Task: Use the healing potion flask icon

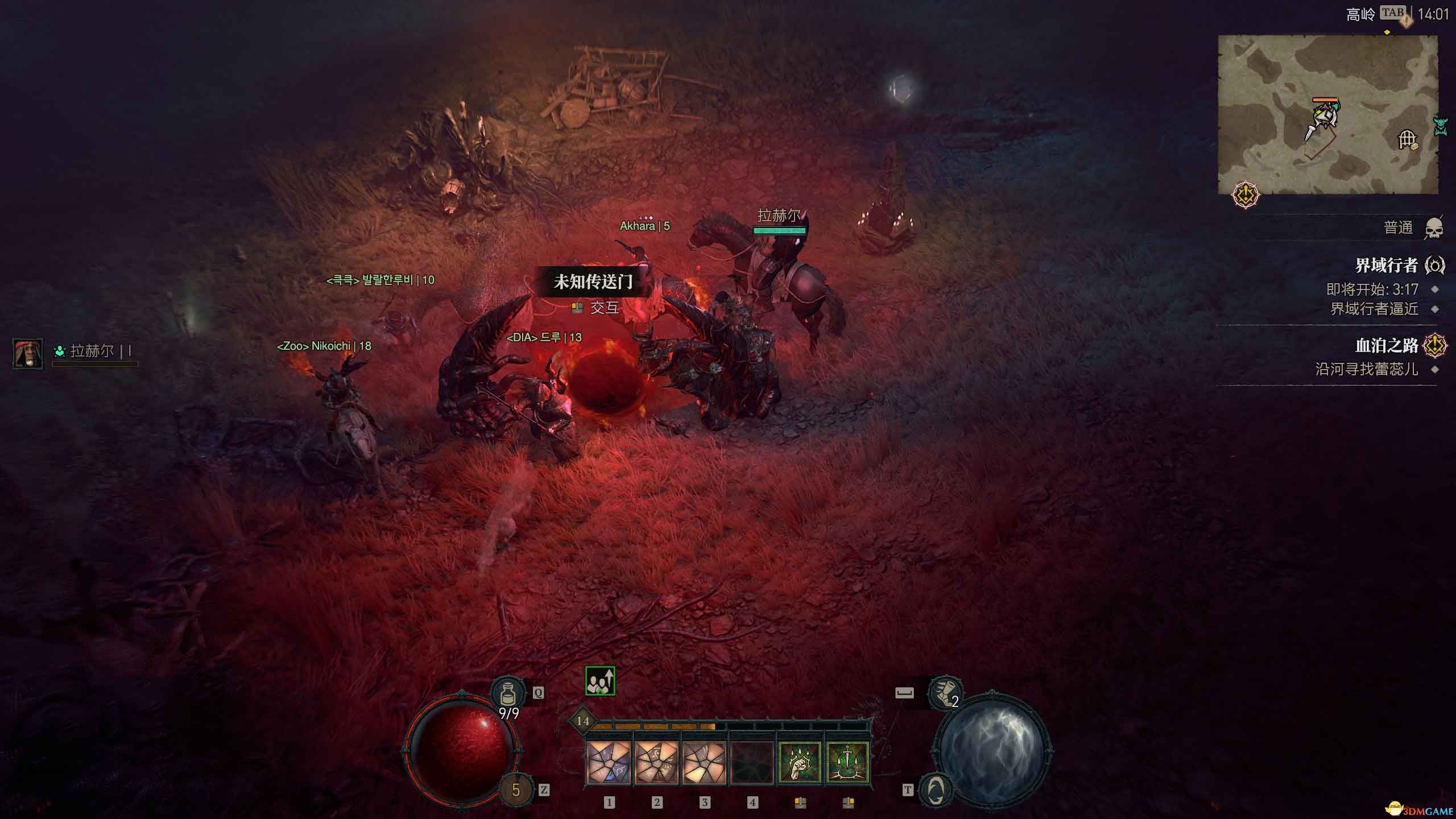Action: click(508, 693)
